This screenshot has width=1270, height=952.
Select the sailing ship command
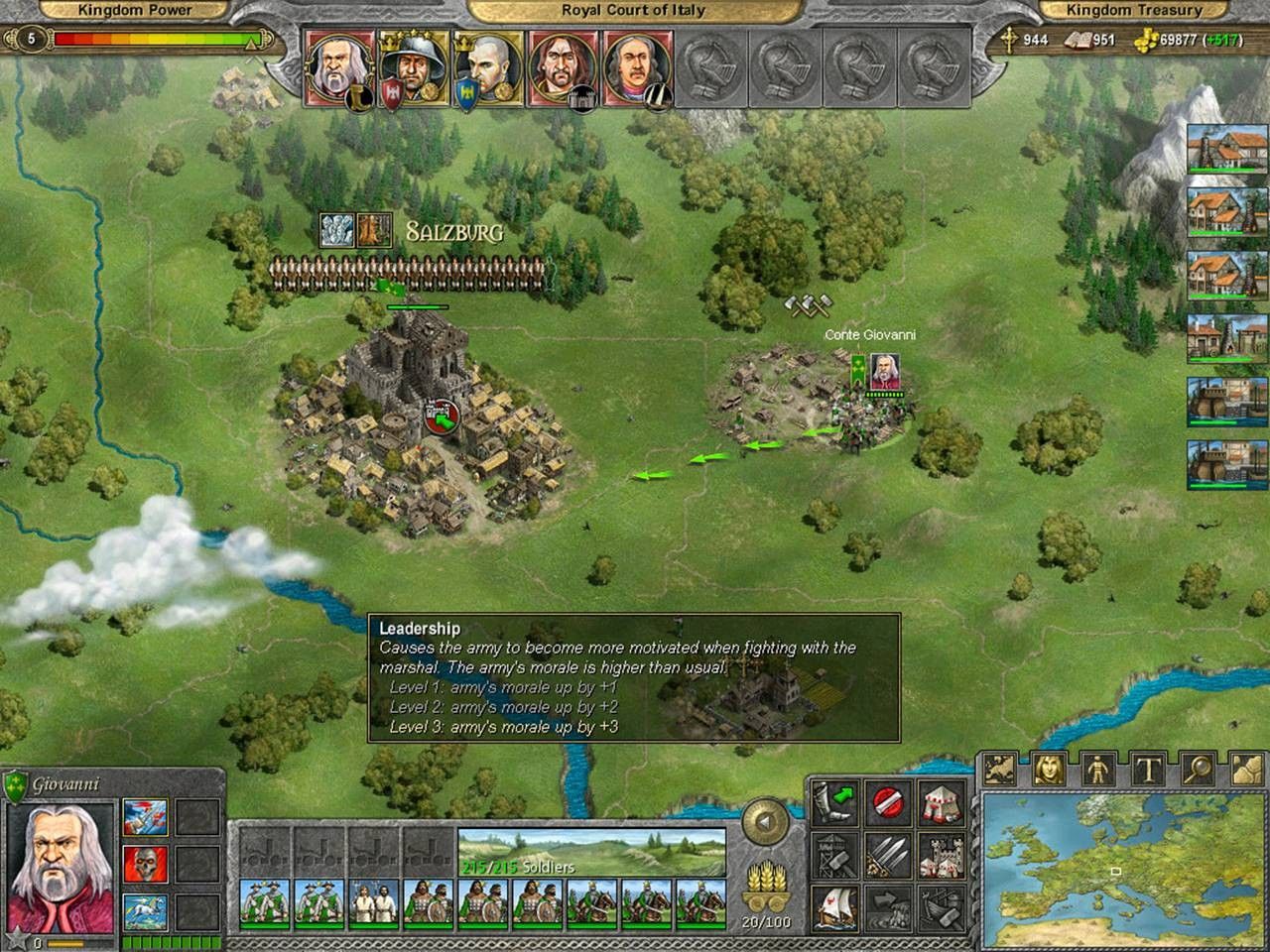point(835,907)
